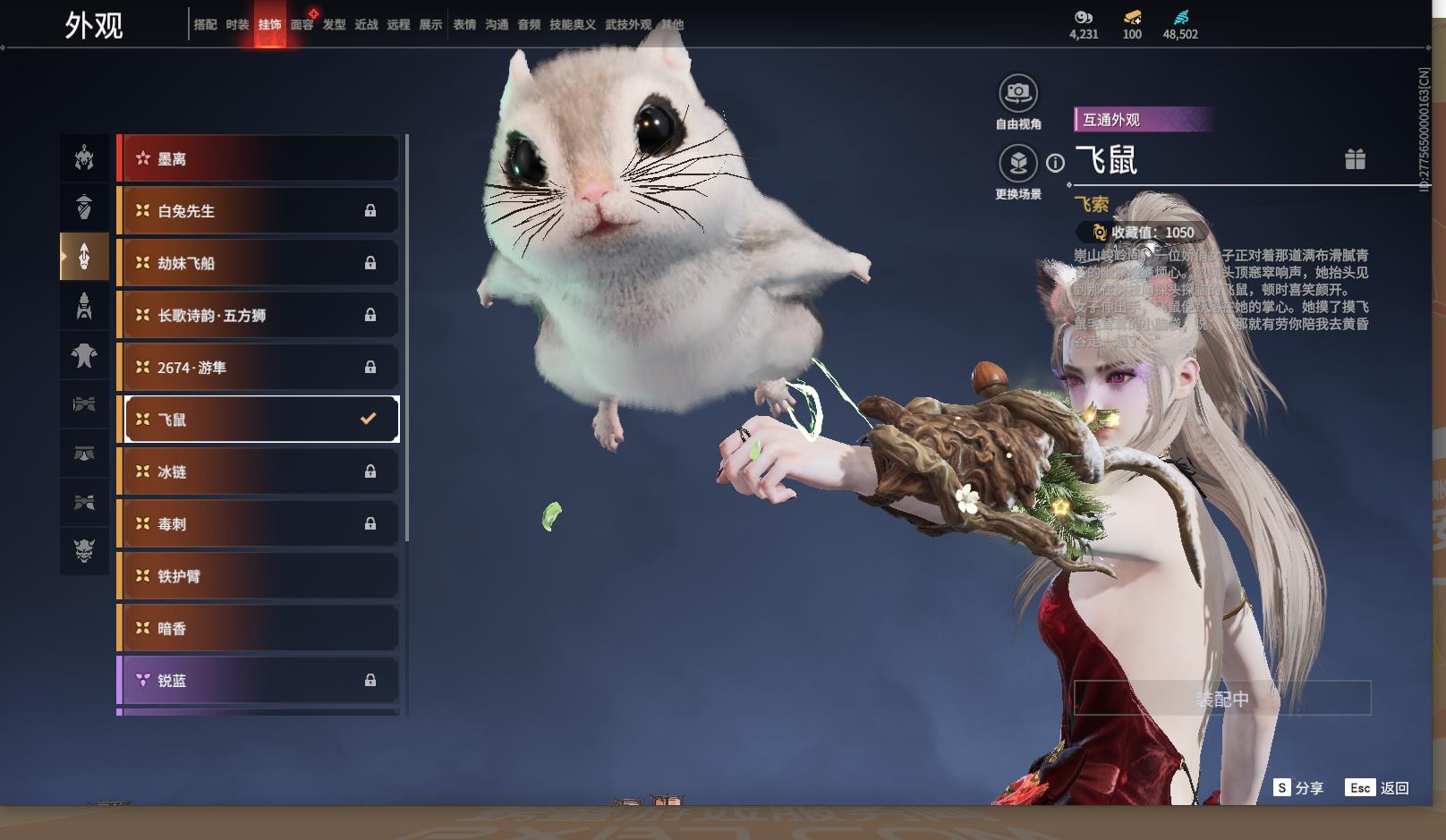The height and width of the screenshot is (840, 1446).
Task: Click the 更换场景 change scene button
Action: tap(1018, 164)
